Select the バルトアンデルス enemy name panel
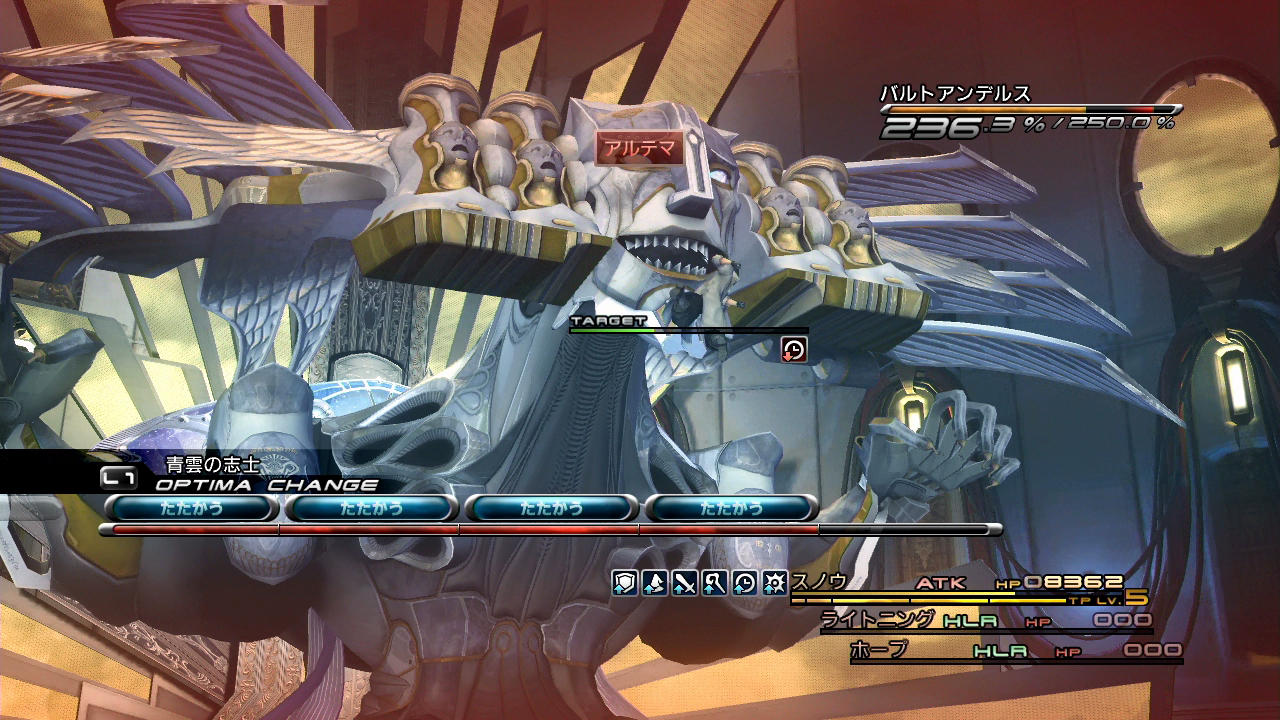Image resolution: width=1280 pixels, height=720 pixels. pos(955,95)
